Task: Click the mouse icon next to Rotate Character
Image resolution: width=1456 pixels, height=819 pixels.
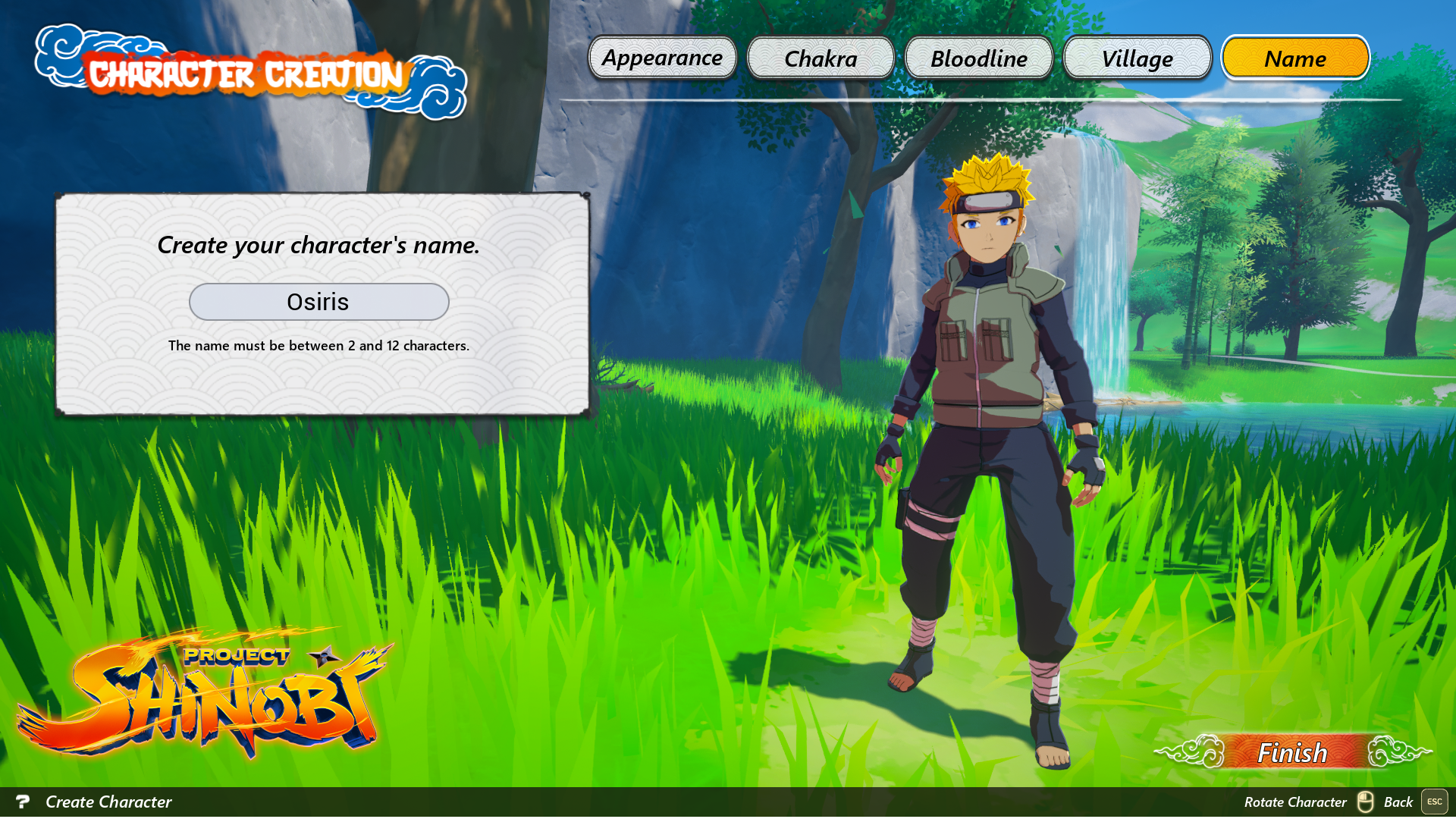Action: pos(1367,802)
